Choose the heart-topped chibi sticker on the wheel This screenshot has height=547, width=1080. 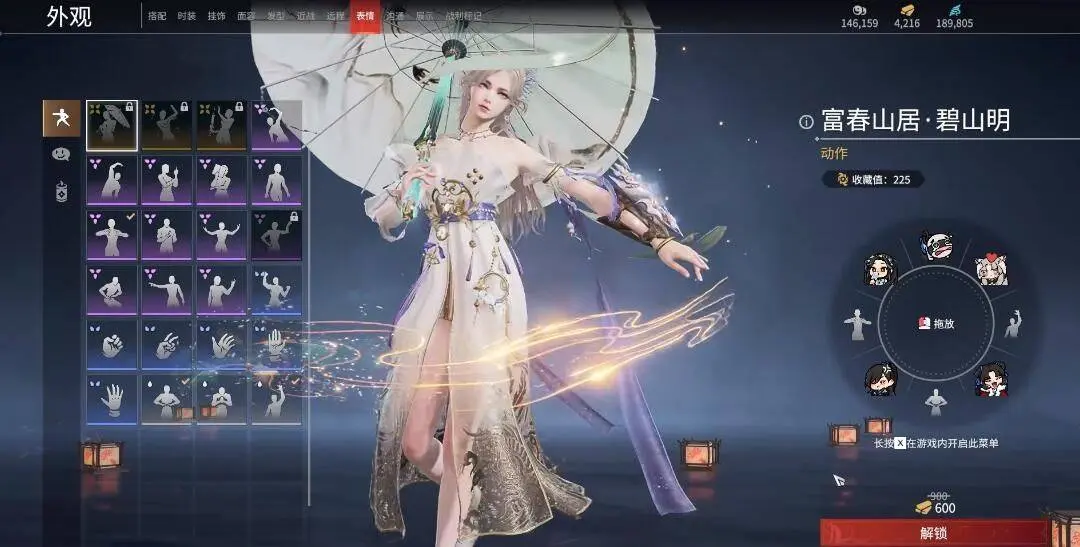point(991,267)
